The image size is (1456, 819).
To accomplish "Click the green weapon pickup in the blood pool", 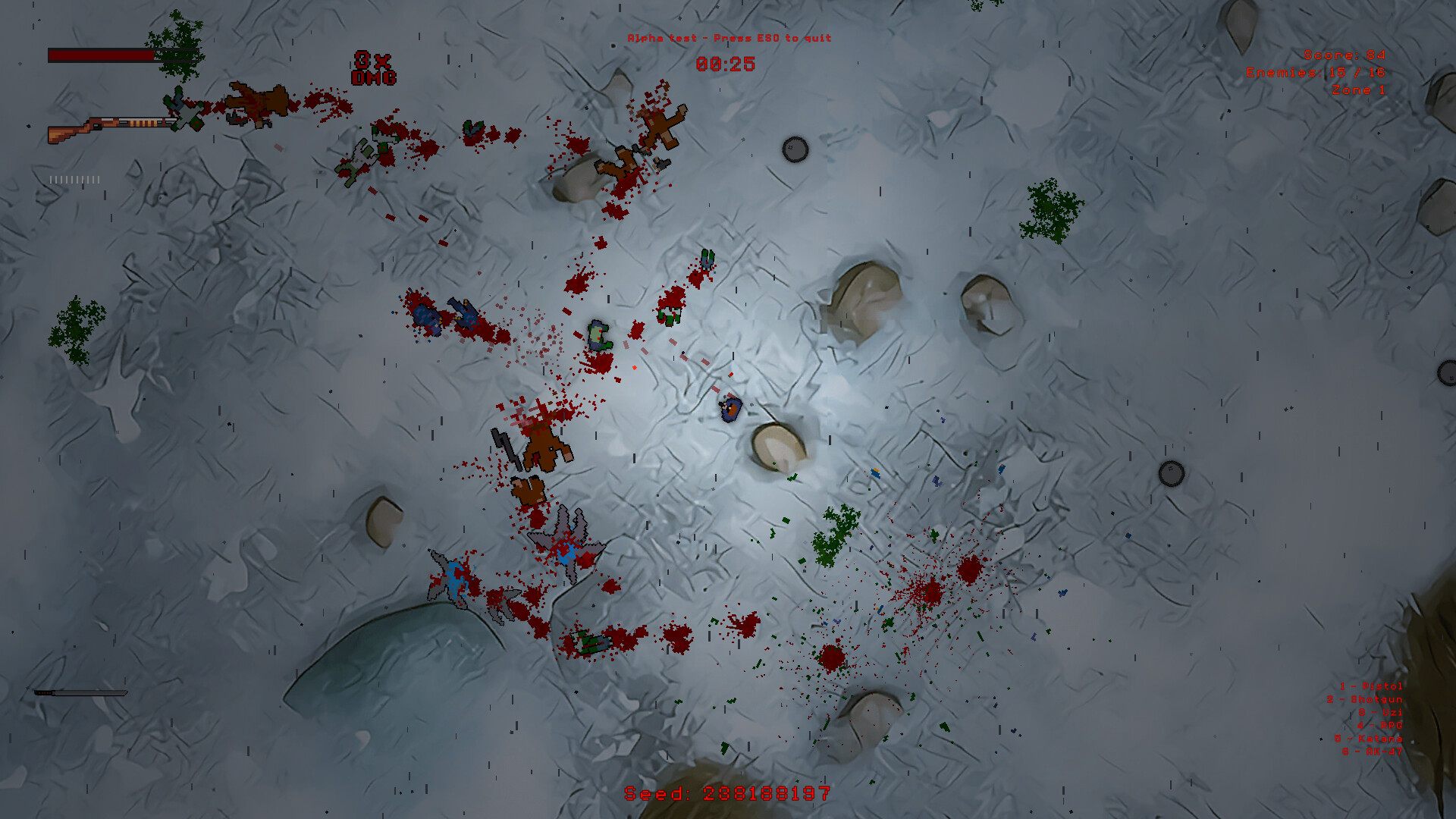I will [591, 643].
